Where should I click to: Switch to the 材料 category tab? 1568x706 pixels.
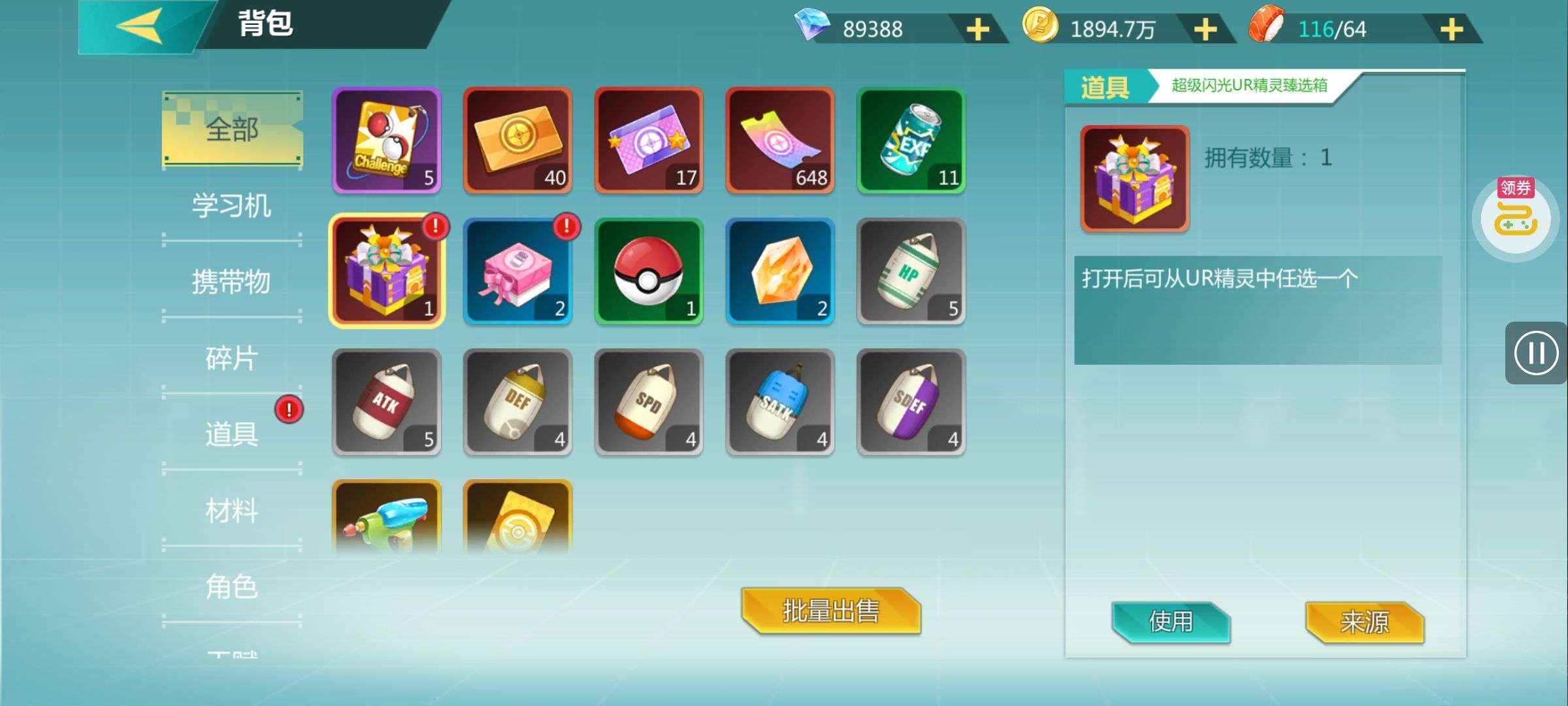pyautogui.click(x=231, y=511)
